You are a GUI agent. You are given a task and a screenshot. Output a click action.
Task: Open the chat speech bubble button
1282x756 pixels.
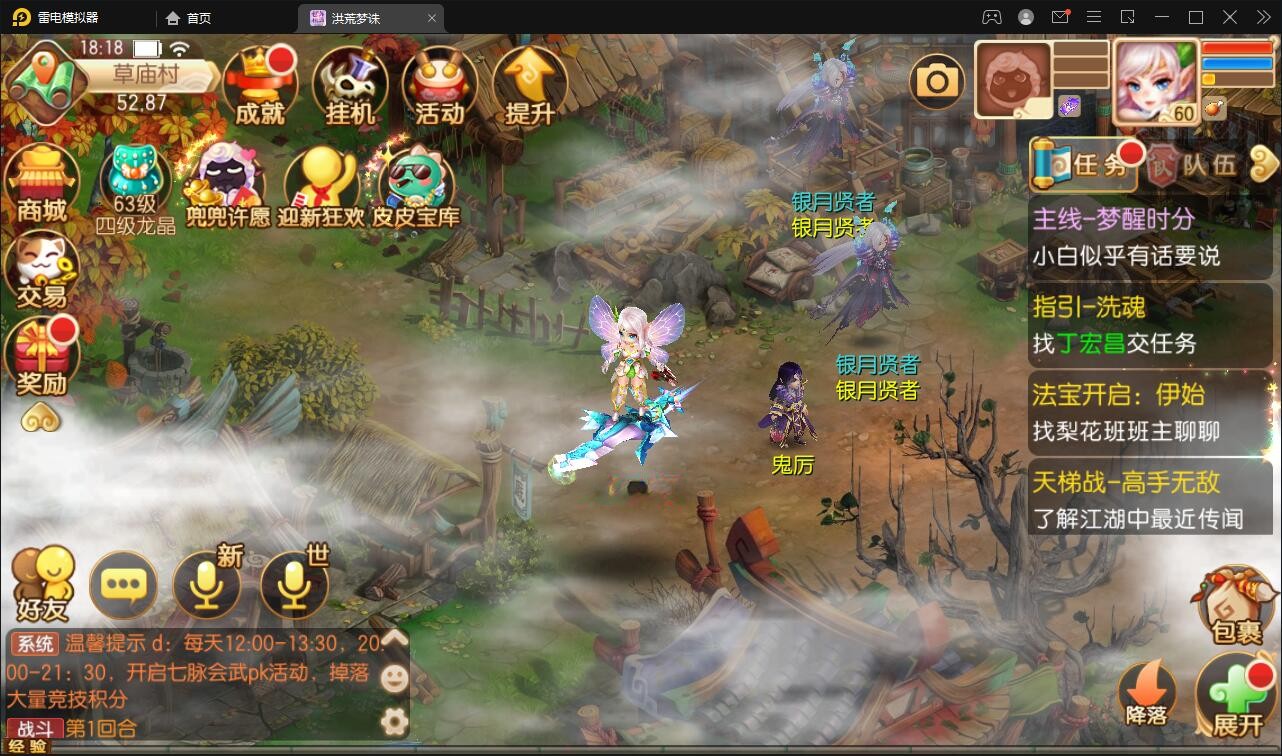coord(124,585)
